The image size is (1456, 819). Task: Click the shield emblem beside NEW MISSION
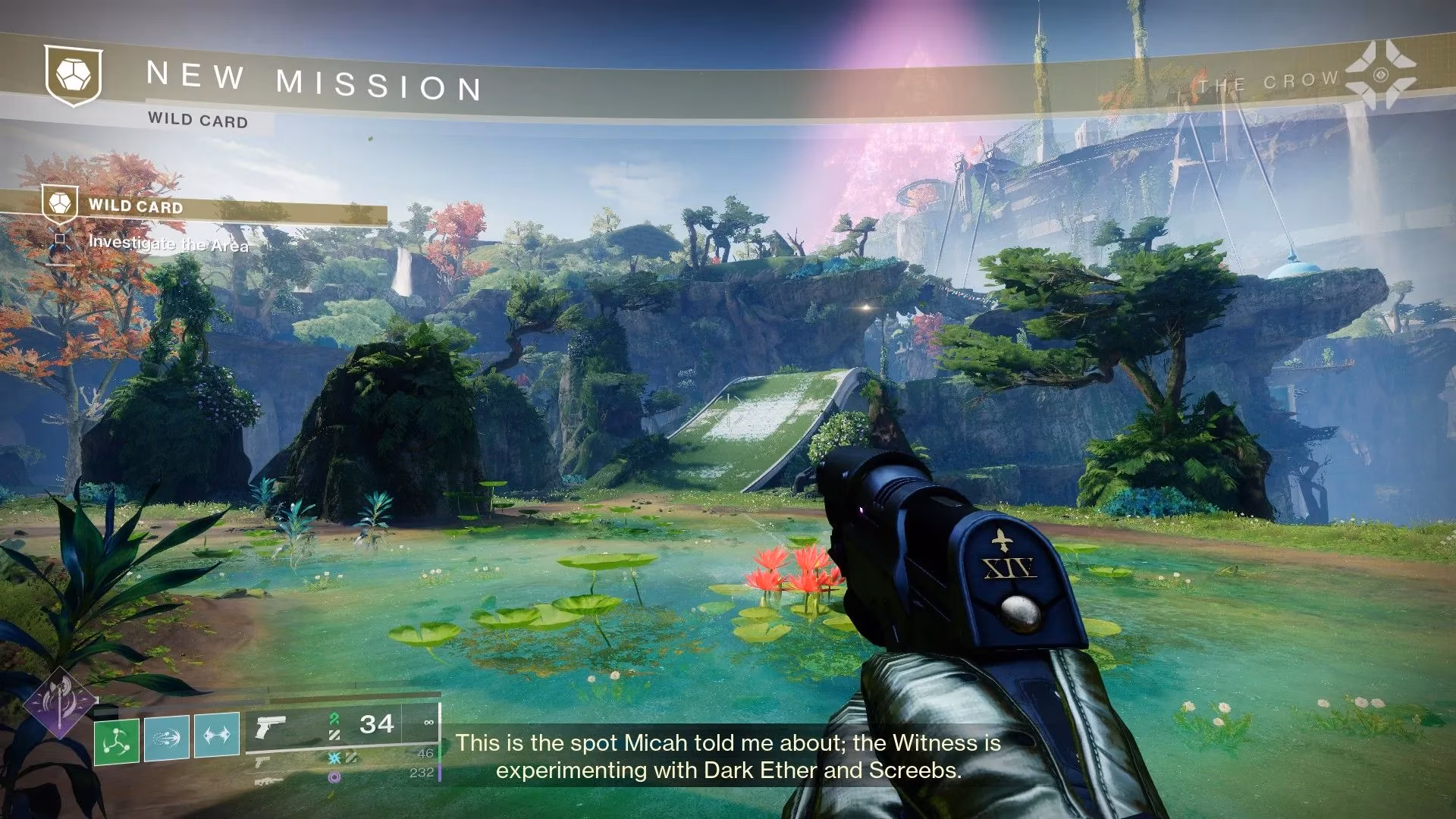coord(73,74)
